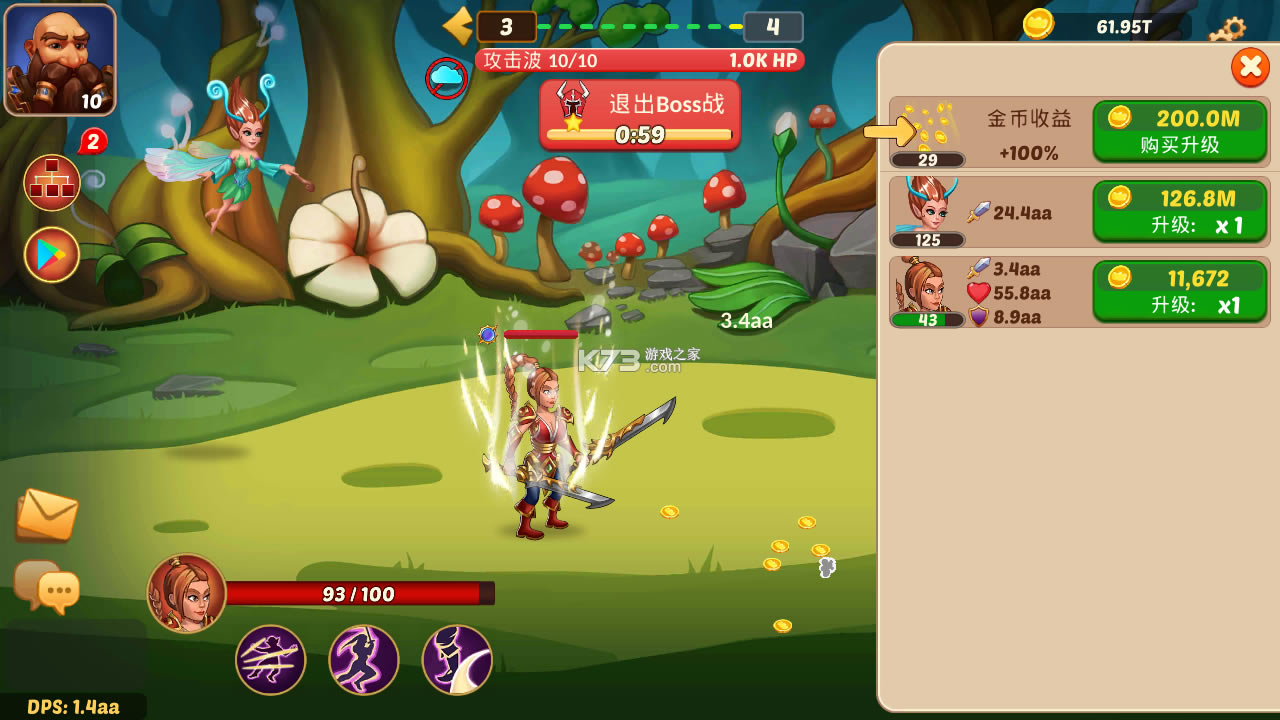
Task: Upgrade the warrior hero for 11,672 gold
Action: 1180,291
